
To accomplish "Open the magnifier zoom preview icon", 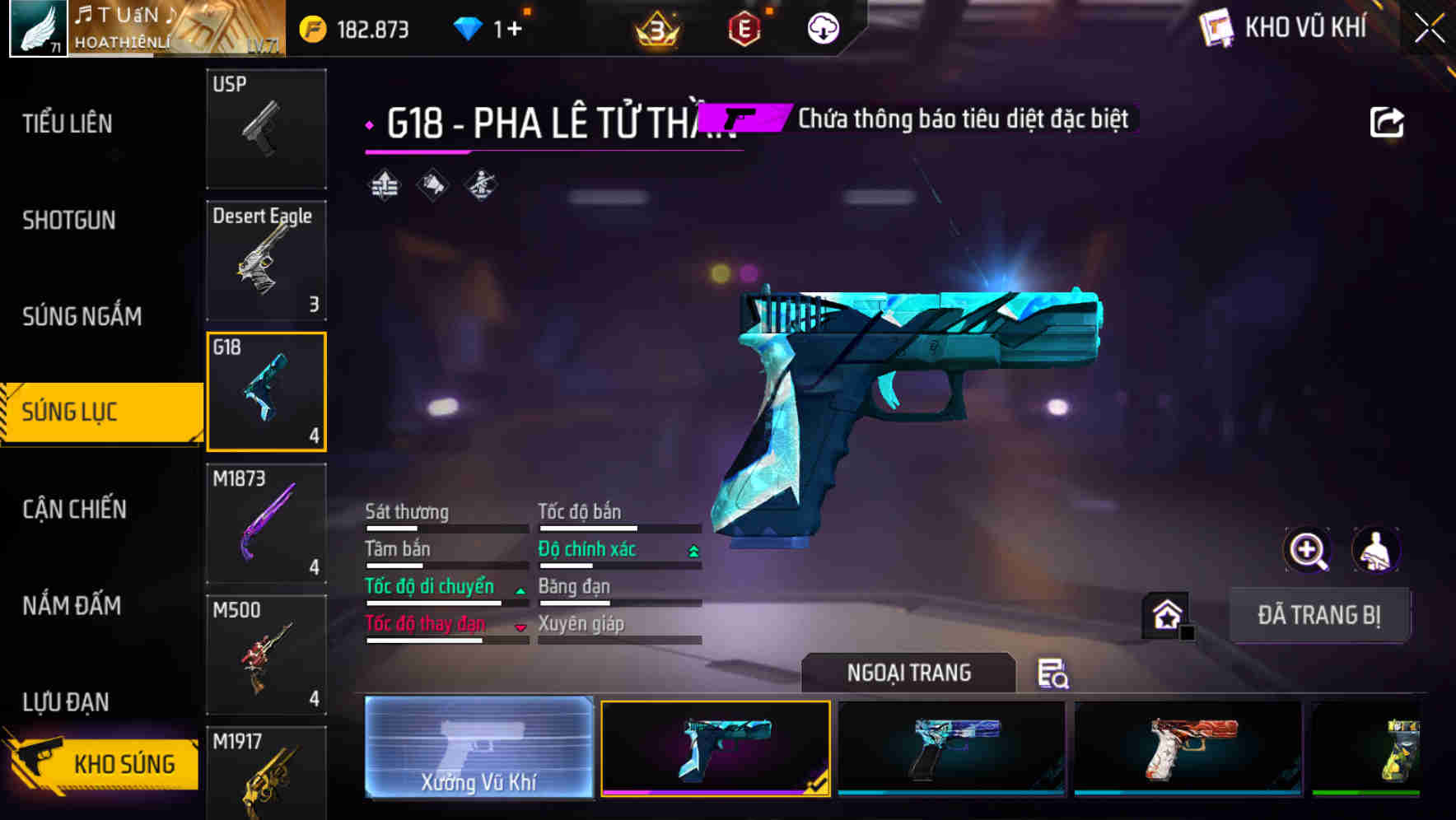I will pyautogui.click(x=1309, y=550).
